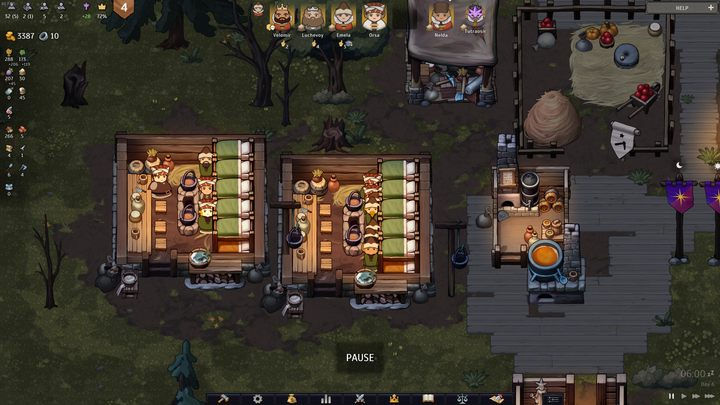Open the money bag trade menu
This screenshot has width=720, height=405.
click(292, 398)
